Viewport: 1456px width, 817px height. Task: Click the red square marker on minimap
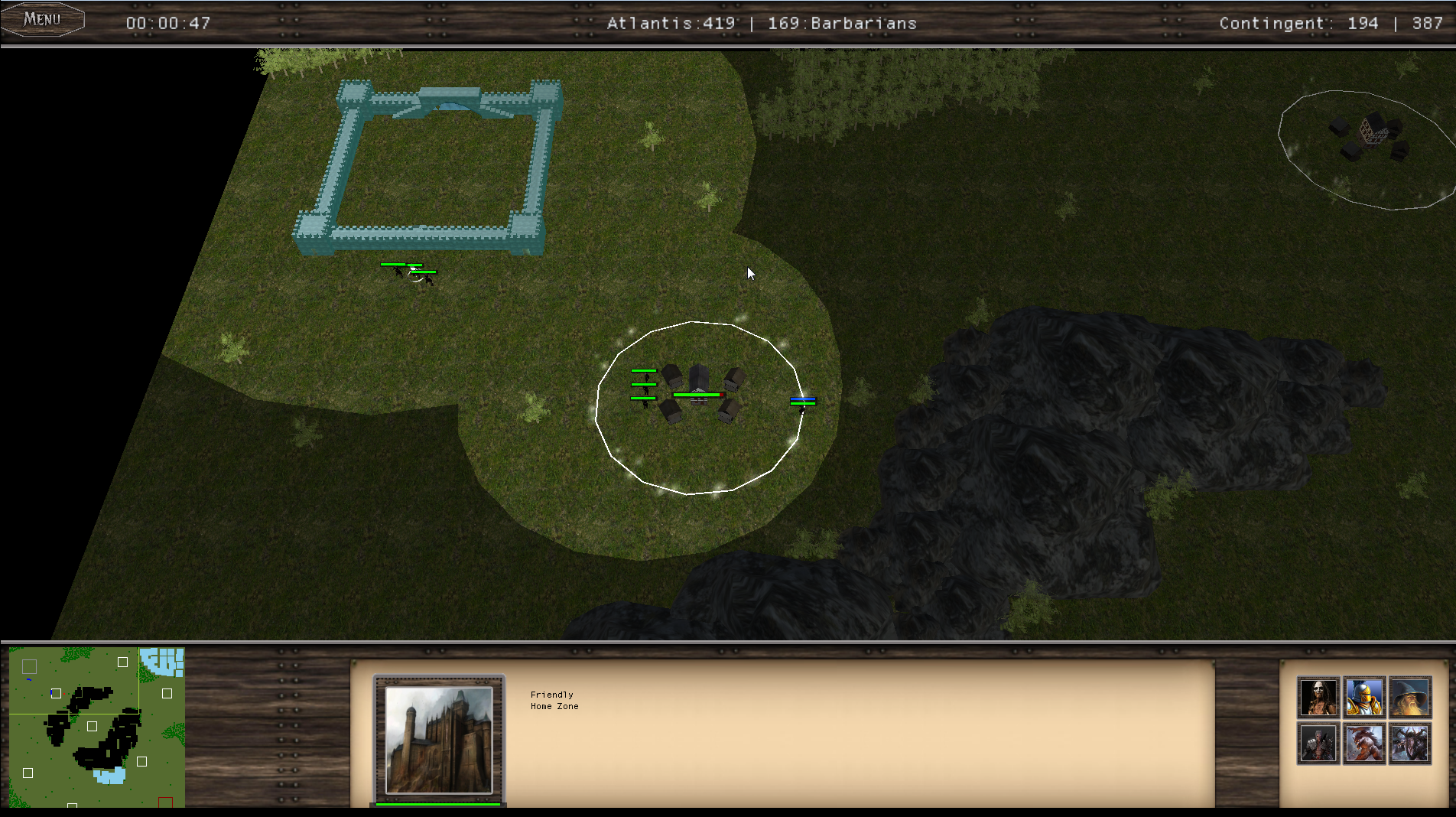point(165,802)
